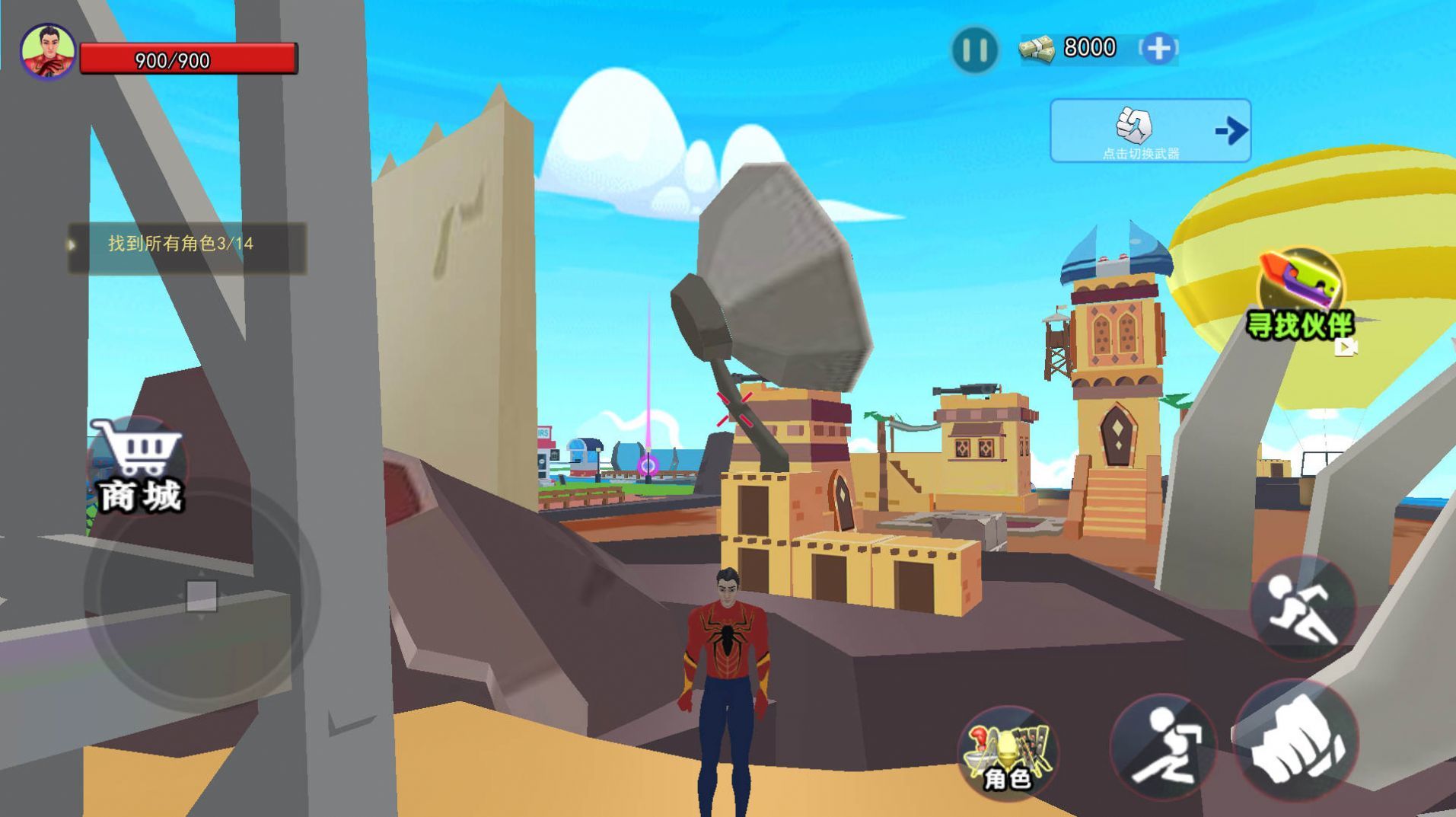Pause the game
The image size is (1456, 817).
974,50
